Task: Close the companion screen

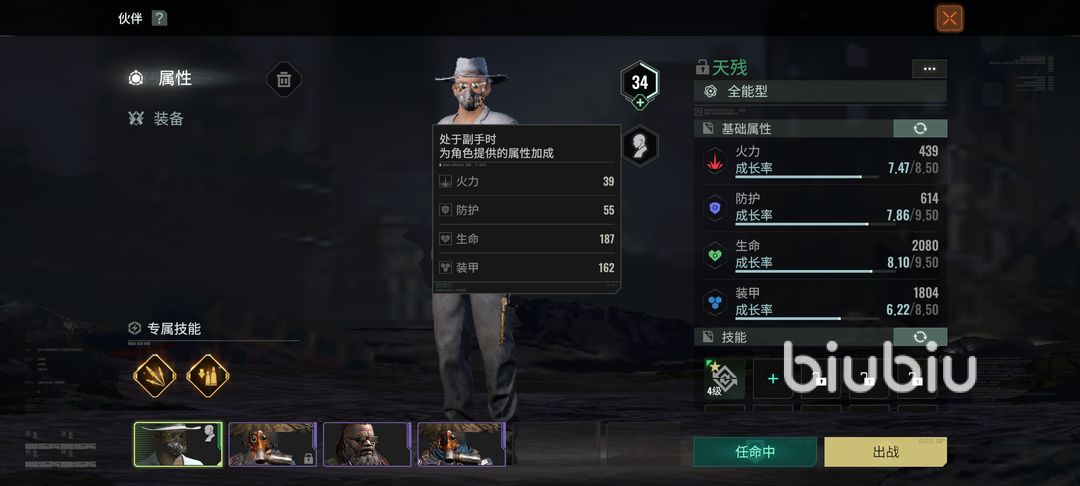Action: coord(949,18)
